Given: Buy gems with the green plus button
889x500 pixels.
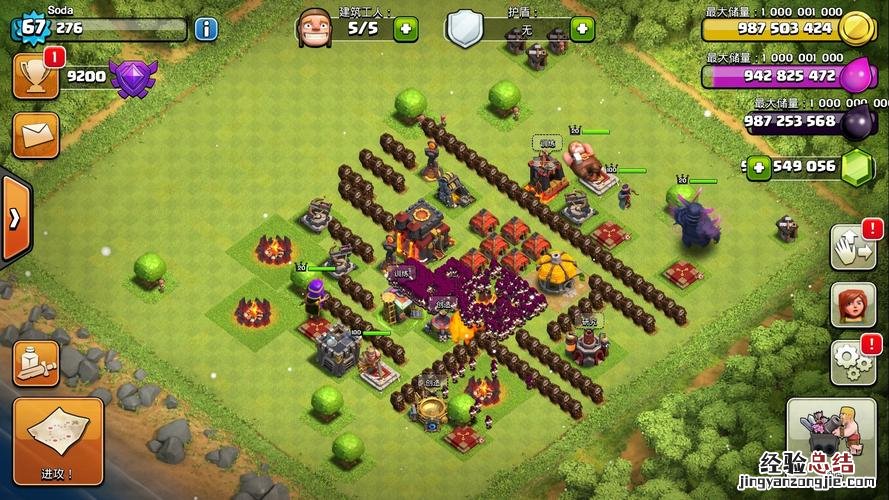Looking at the screenshot, I should click(x=761, y=166).
